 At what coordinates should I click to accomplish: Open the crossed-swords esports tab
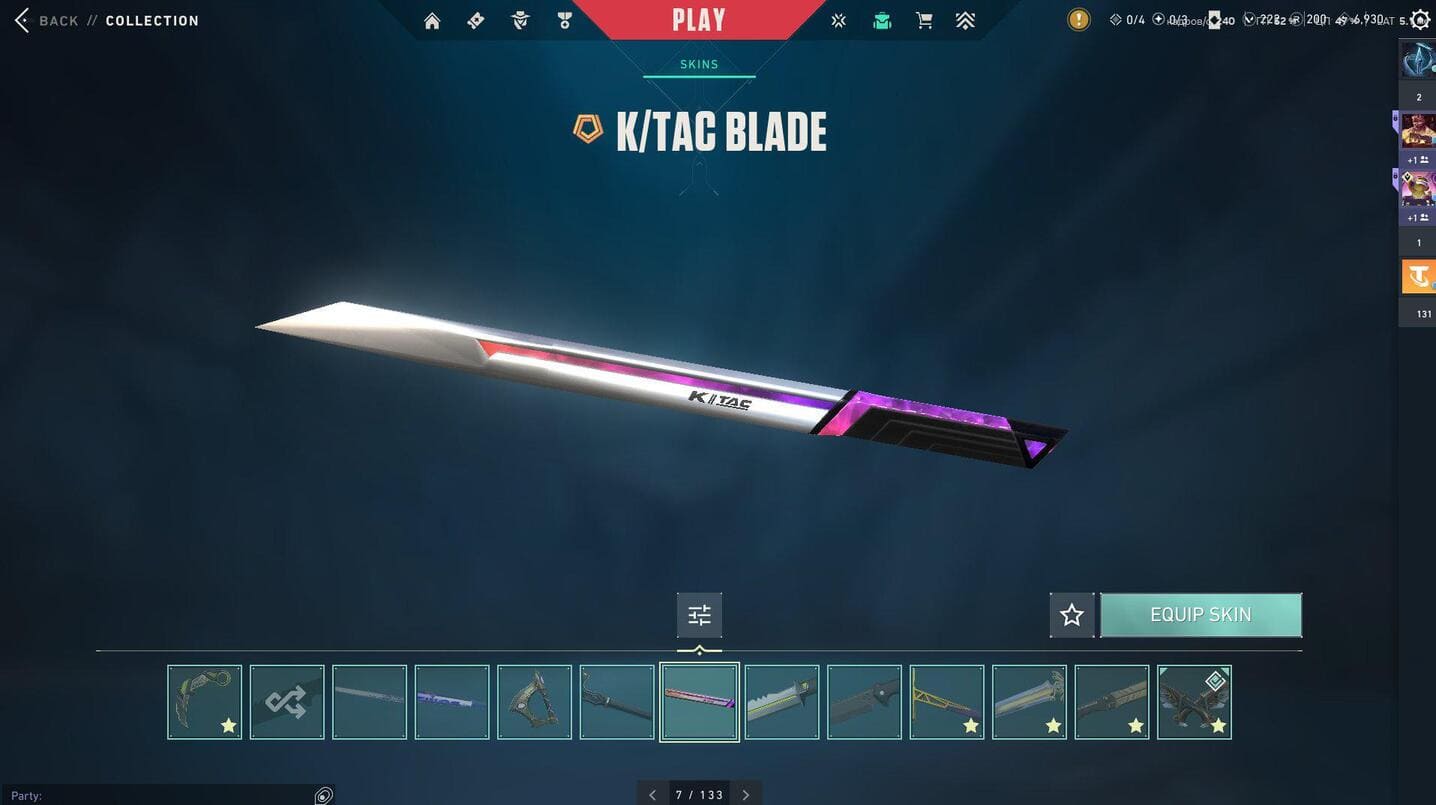tap(838, 21)
